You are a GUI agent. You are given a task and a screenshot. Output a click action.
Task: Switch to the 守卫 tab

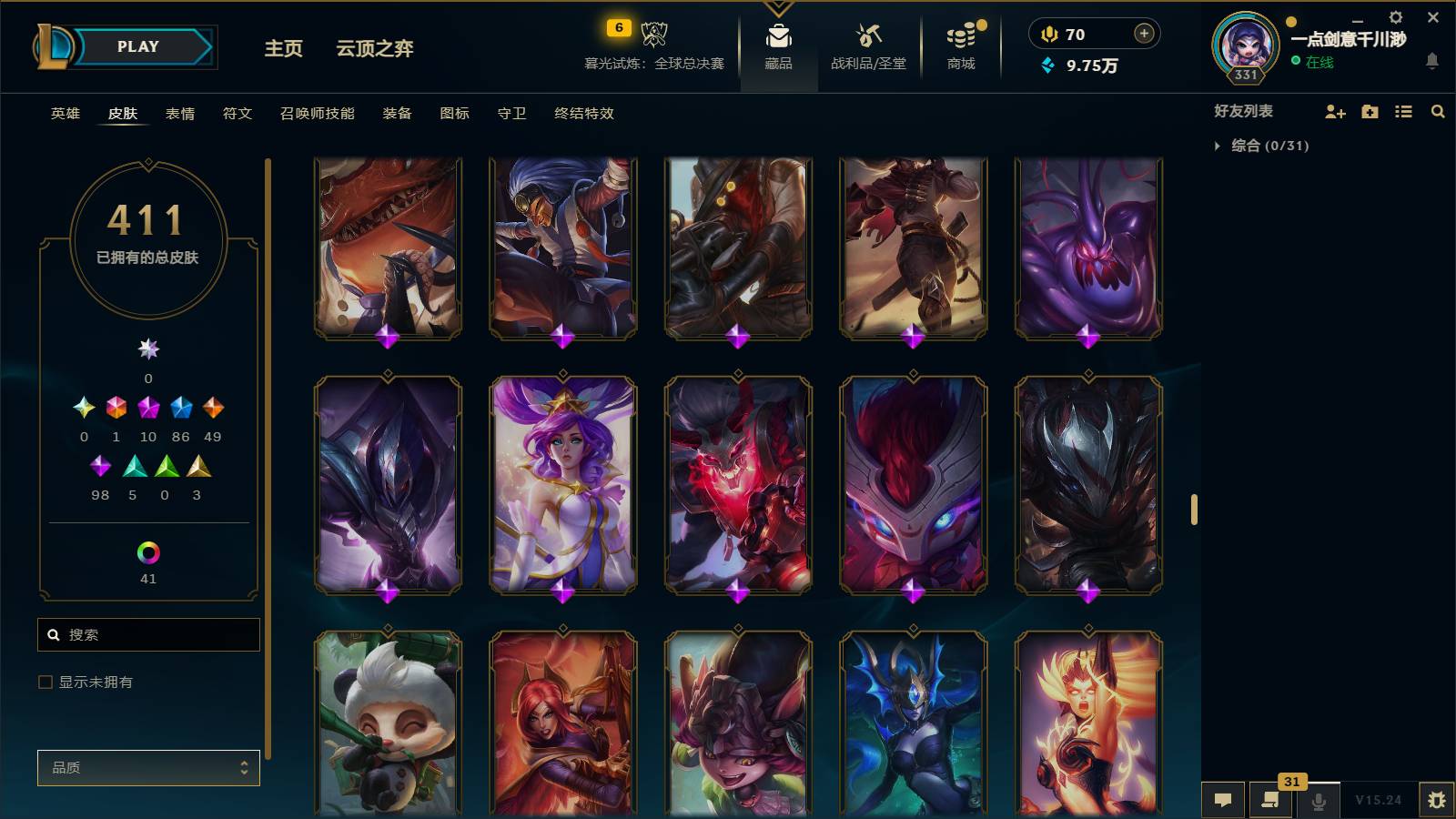coord(511,114)
